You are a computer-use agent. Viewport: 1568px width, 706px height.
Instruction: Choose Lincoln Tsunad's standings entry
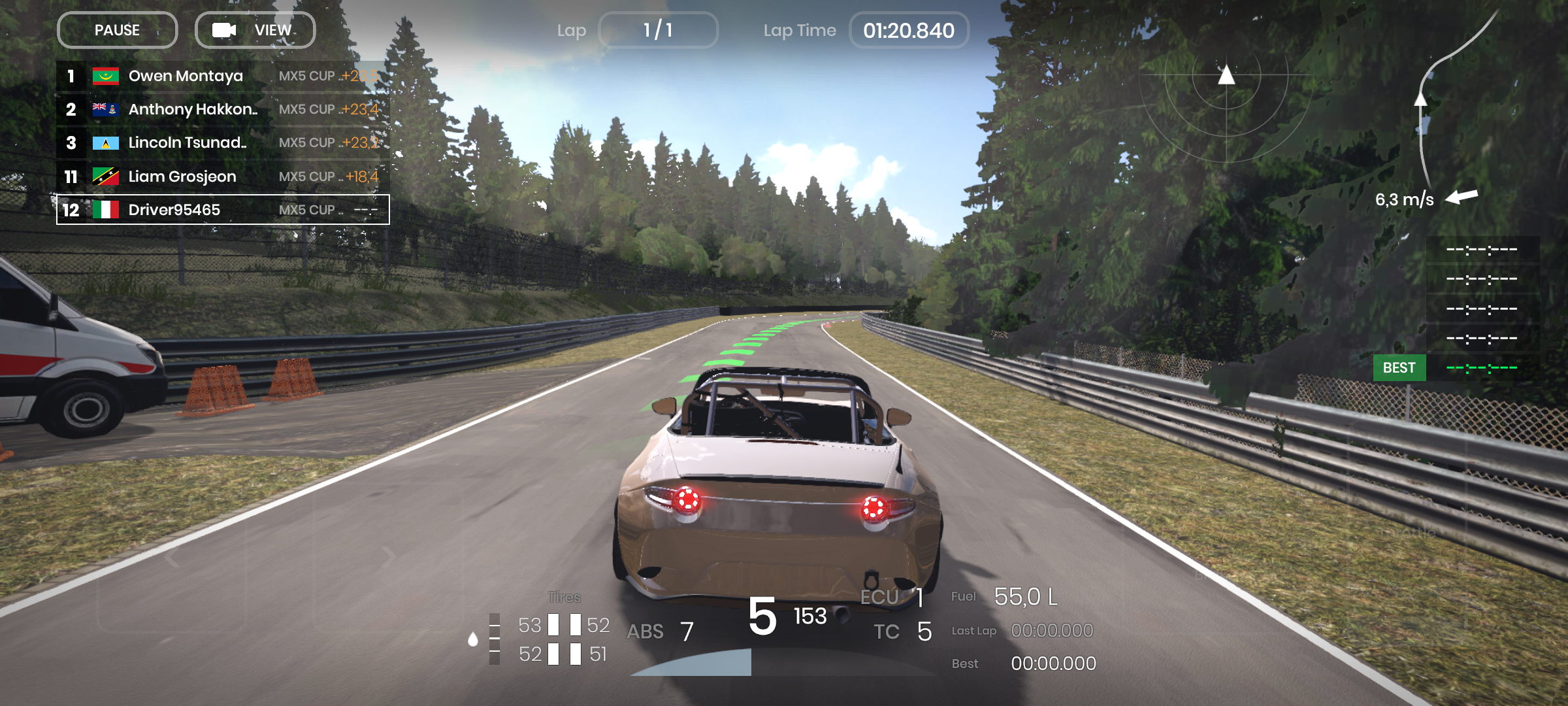[x=222, y=143]
